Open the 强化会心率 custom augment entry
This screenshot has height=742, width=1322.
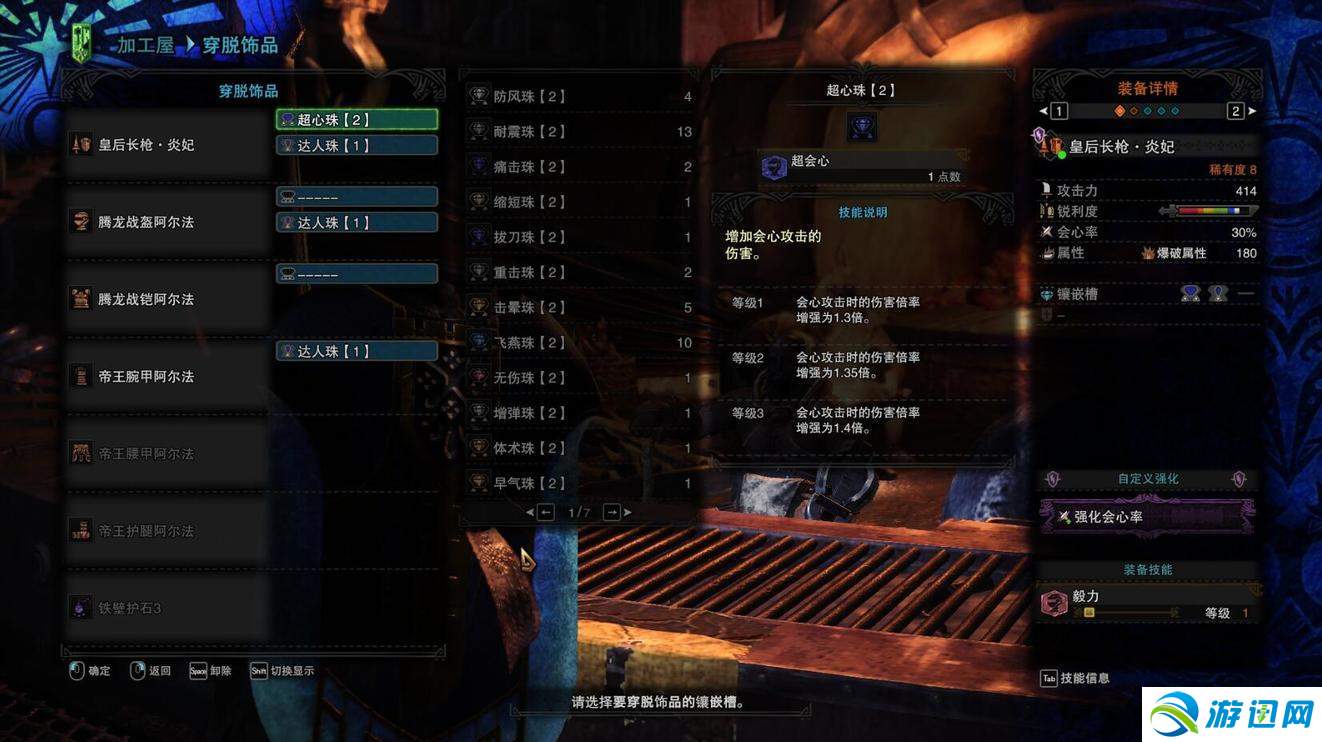[x=1147, y=517]
